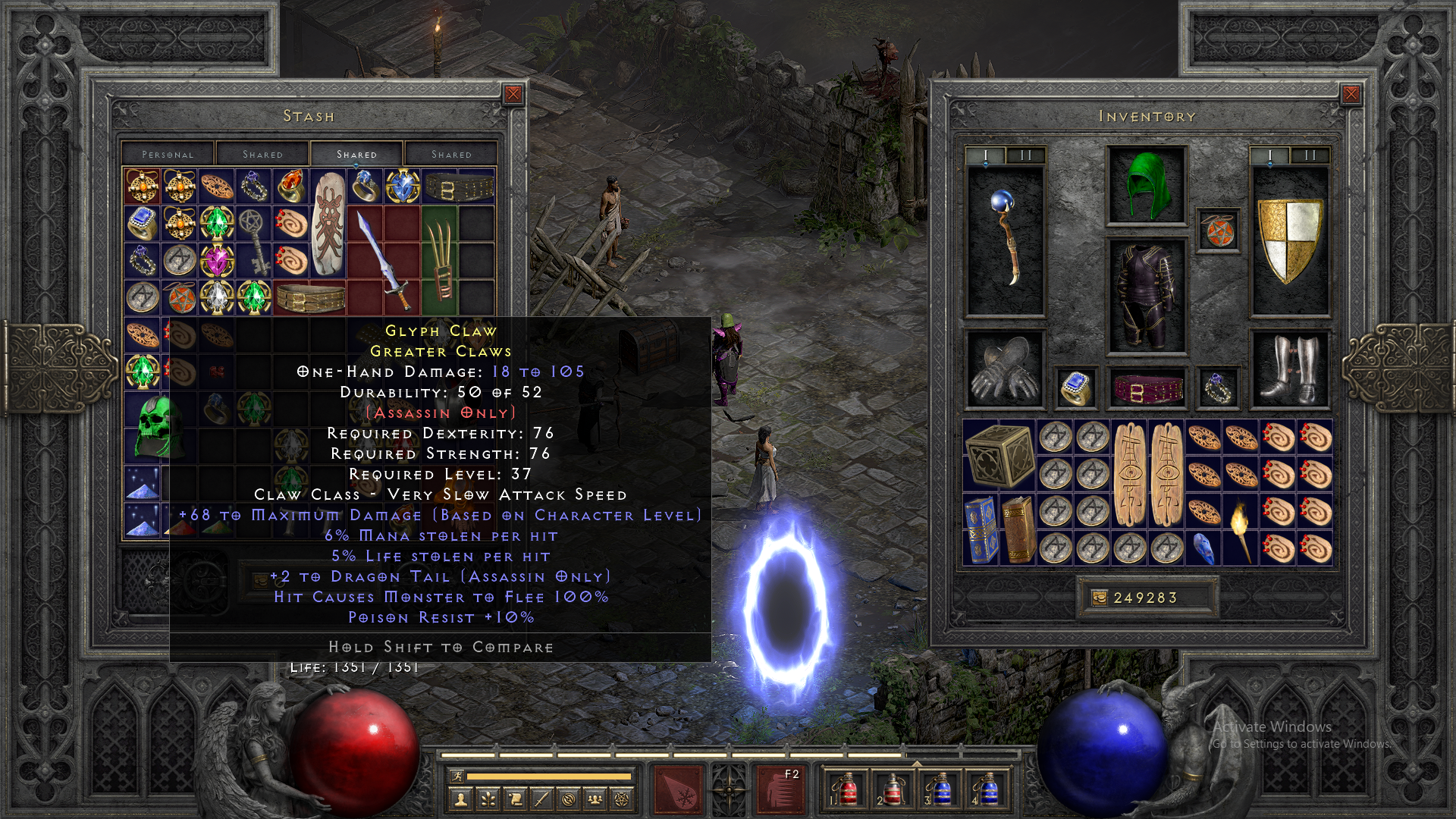Open the Horadric Cube in inventory
Image resolution: width=1456 pixels, height=819 pixels.
[999, 455]
